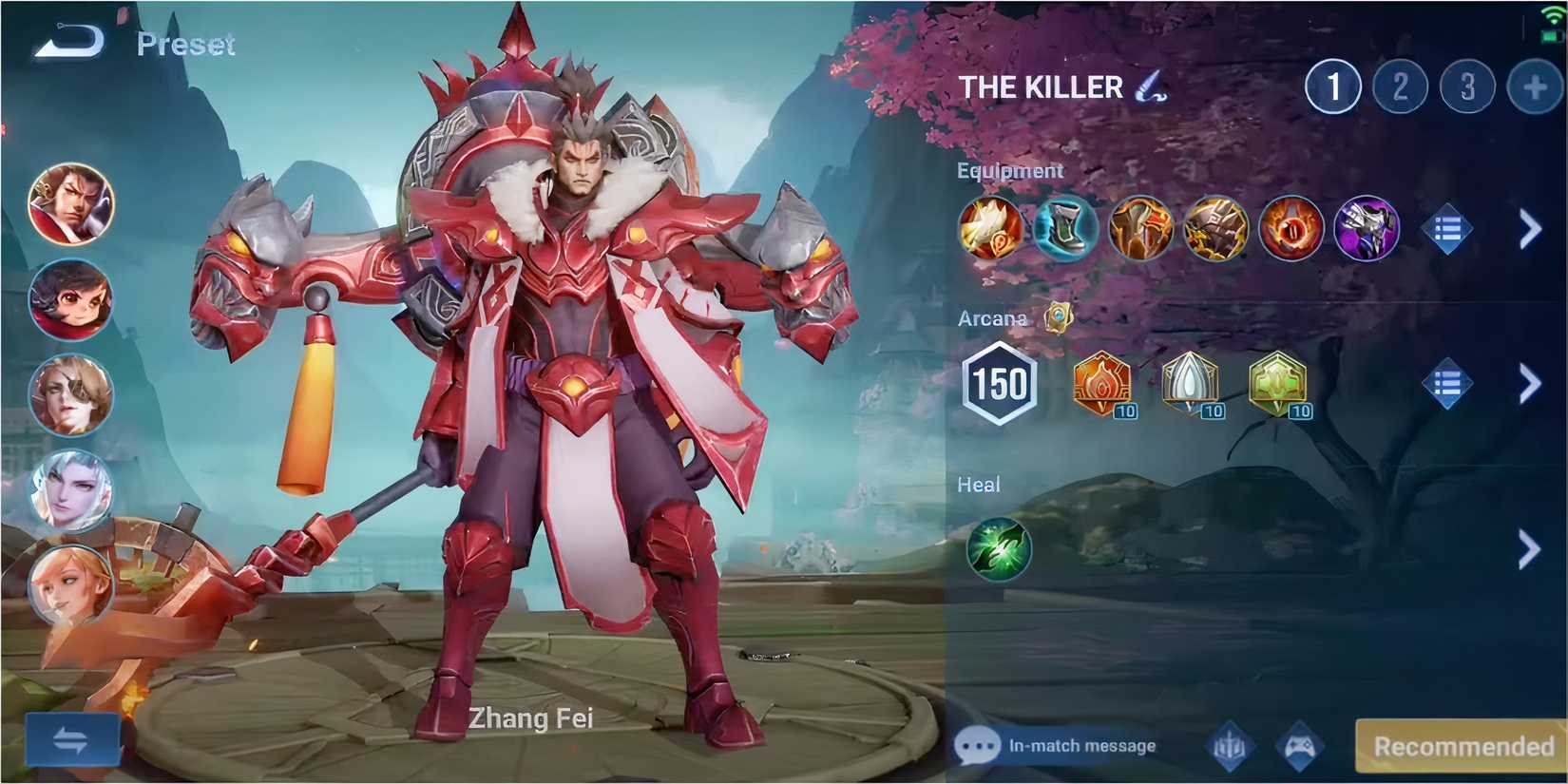This screenshot has width=1568, height=784.
Task: Open the in-match message chat bubble
Action: point(979,746)
